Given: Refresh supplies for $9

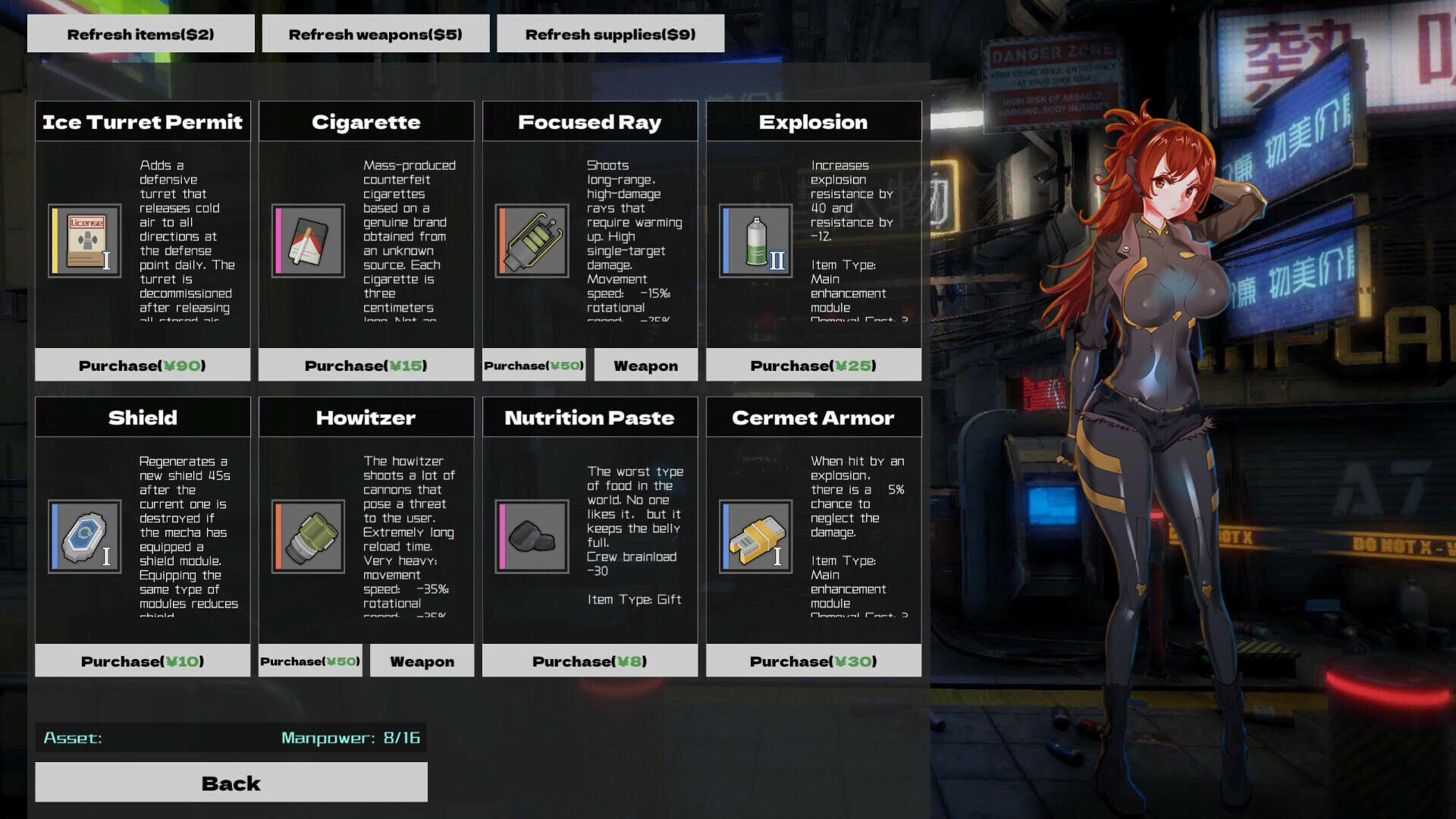Looking at the screenshot, I should [610, 34].
